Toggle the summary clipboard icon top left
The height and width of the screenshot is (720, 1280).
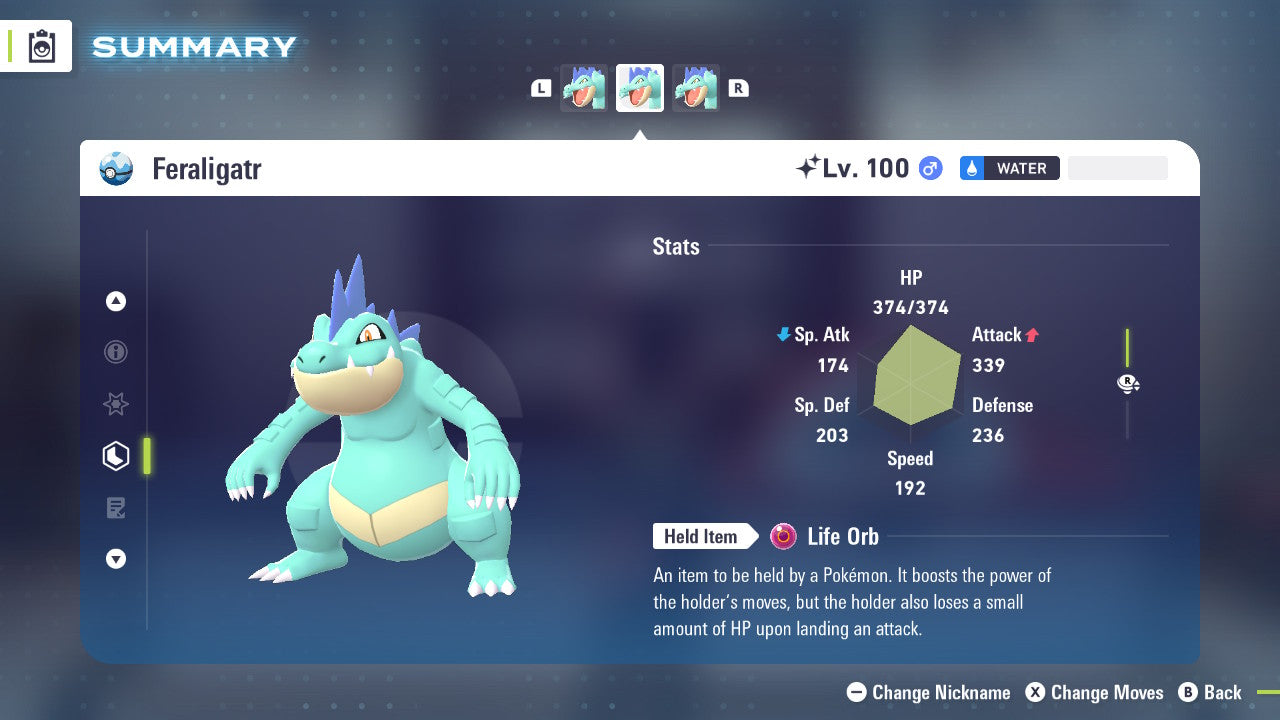coord(41,46)
